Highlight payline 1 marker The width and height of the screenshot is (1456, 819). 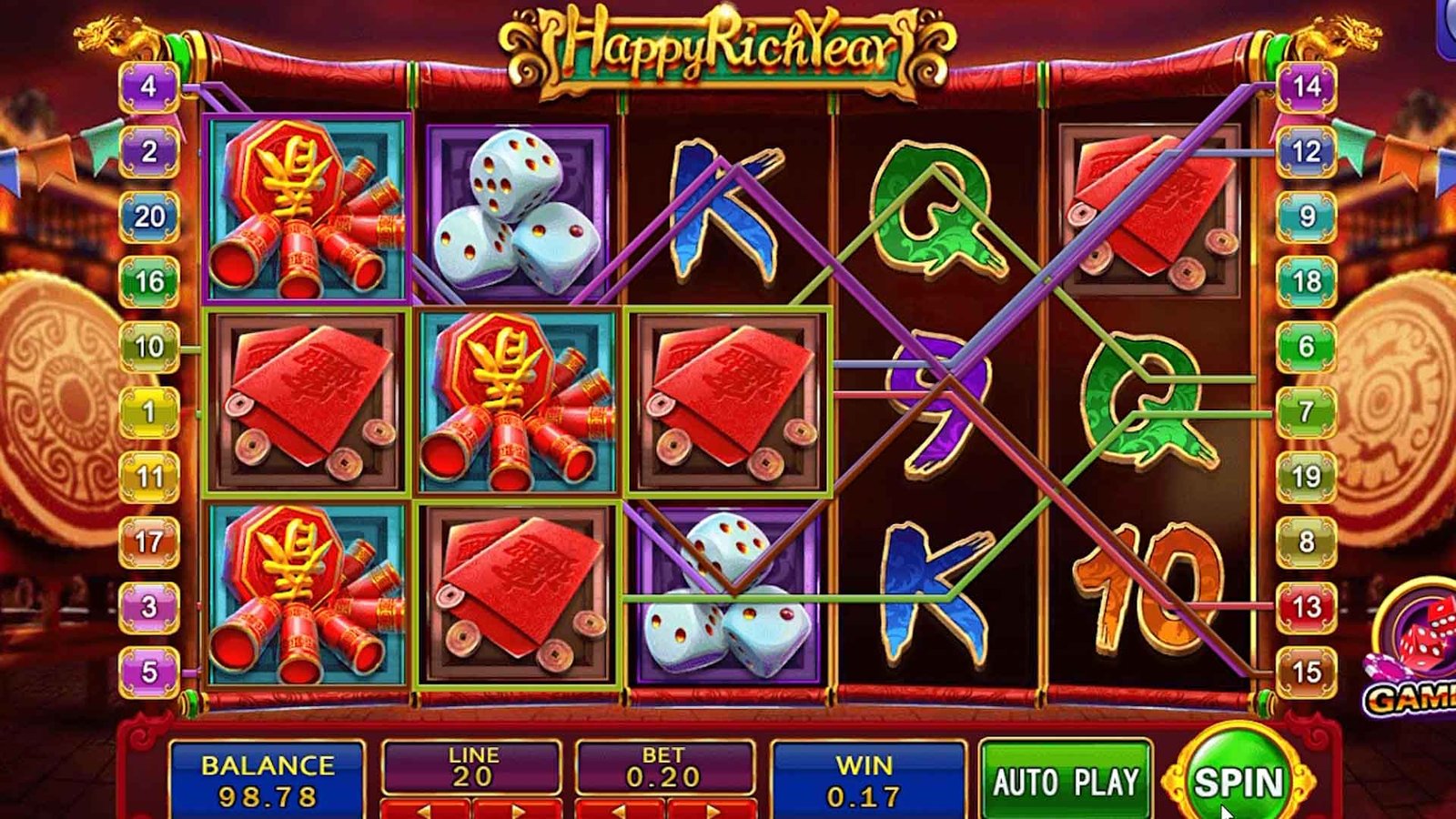149,412
